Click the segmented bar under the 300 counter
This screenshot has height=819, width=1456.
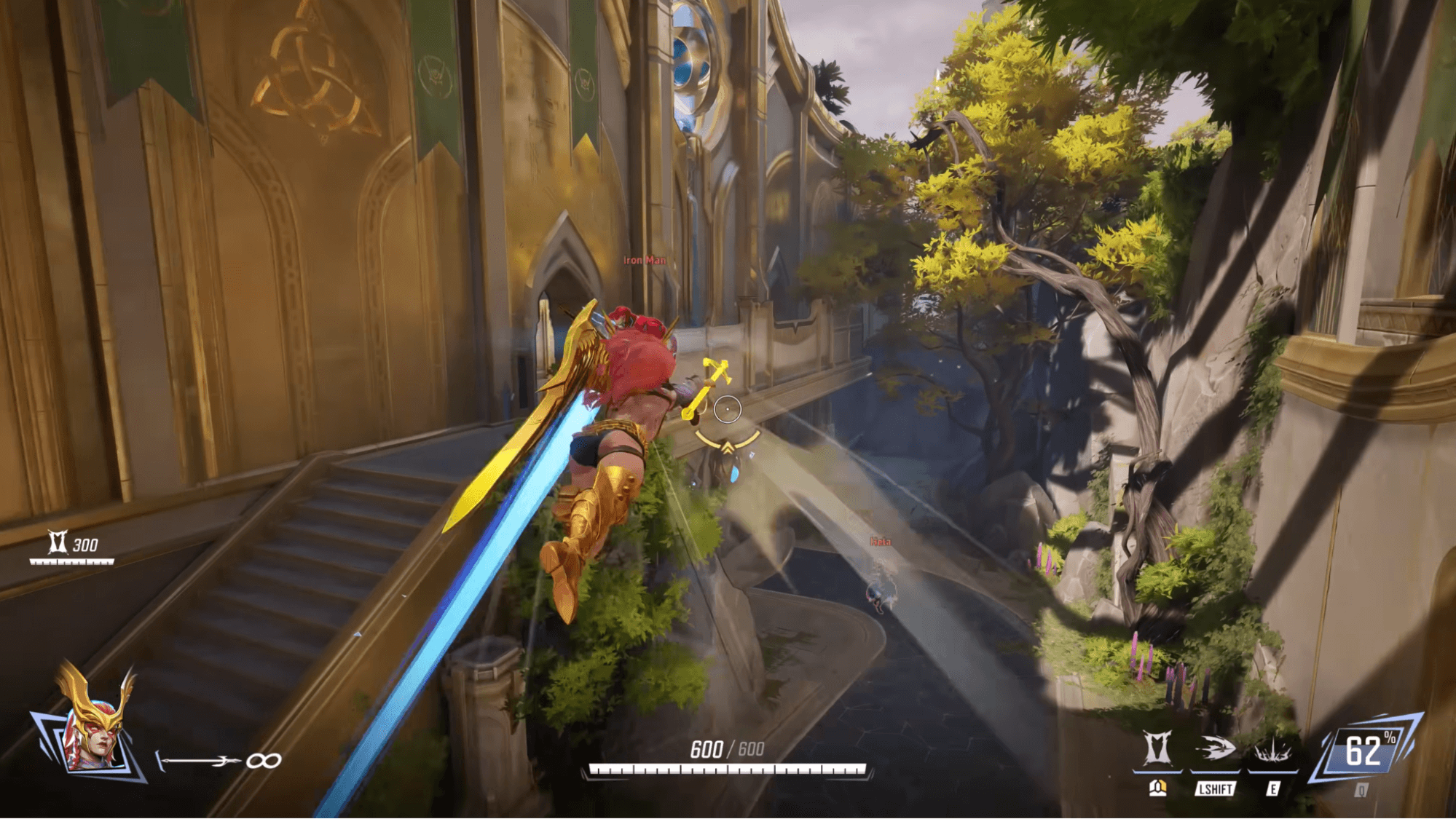(x=71, y=561)
